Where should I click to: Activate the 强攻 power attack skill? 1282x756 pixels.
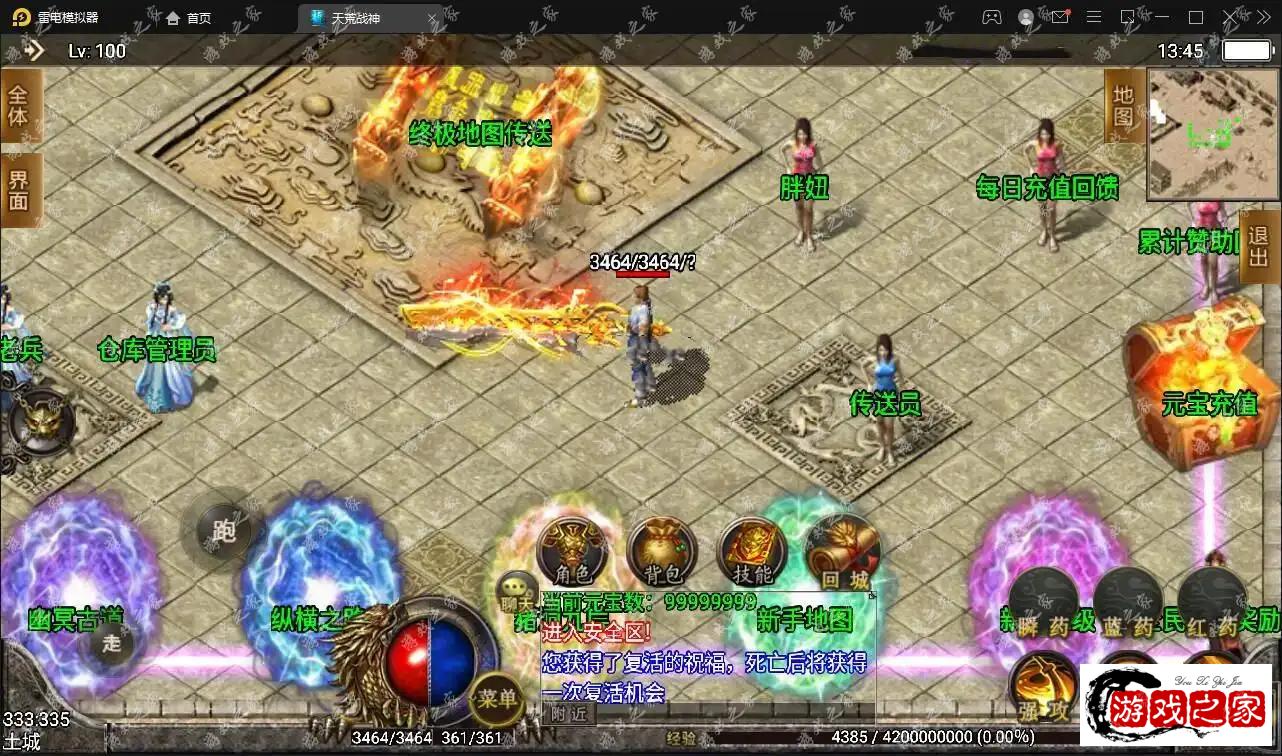1042,686
